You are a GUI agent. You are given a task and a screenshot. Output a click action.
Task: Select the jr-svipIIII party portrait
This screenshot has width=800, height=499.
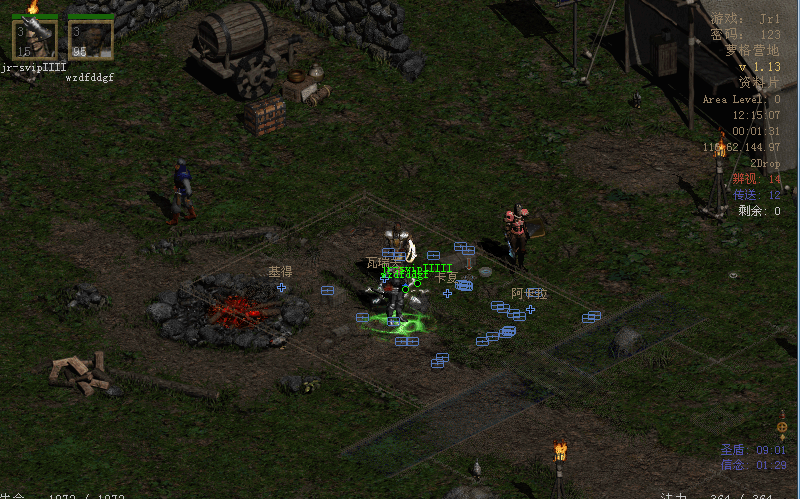click(35, 39)
